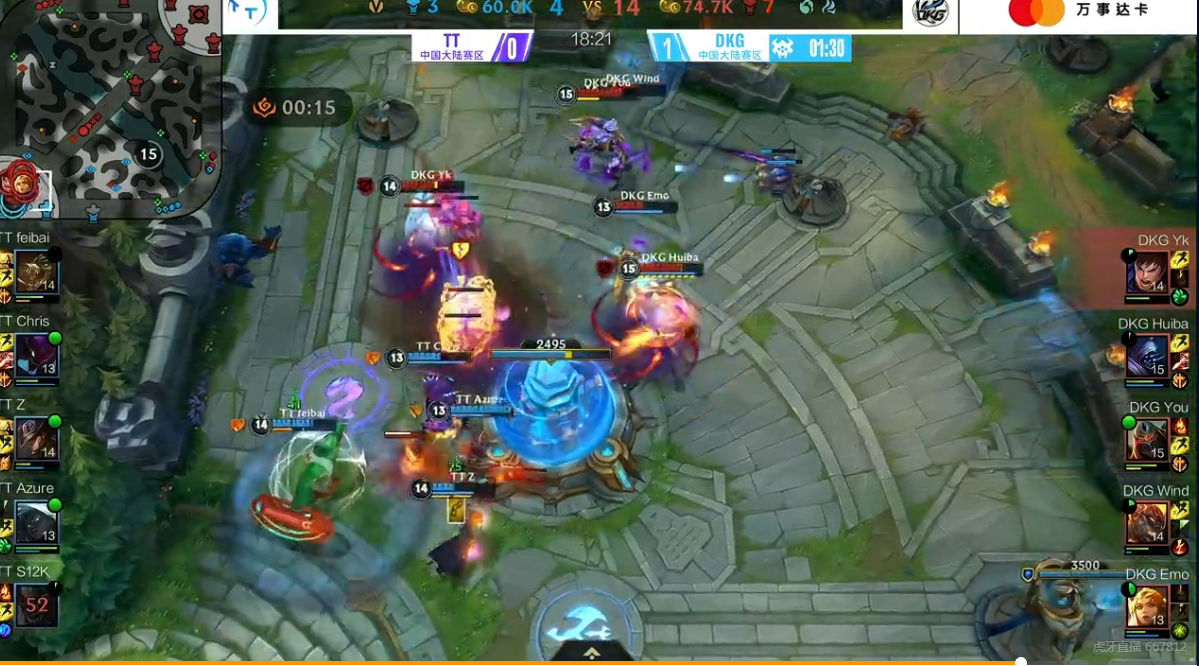Click the minimap in the corner
The height and width of the screenshot is (666, 1199).
tap(110, 105)
